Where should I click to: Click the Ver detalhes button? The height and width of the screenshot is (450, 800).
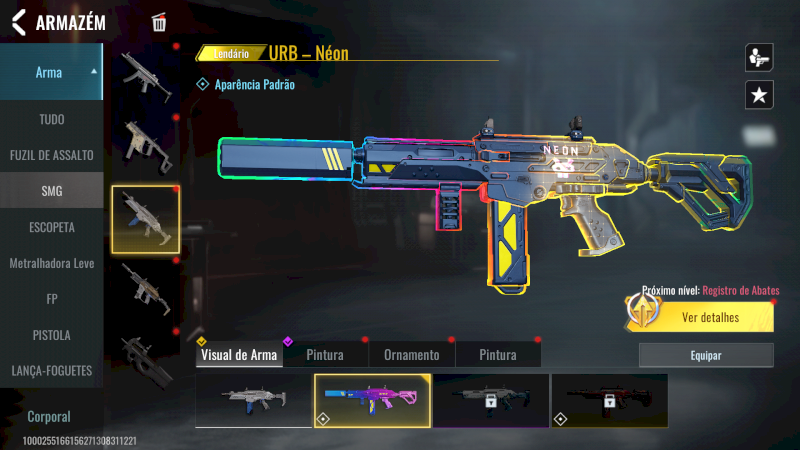click(x=710, y=318)
